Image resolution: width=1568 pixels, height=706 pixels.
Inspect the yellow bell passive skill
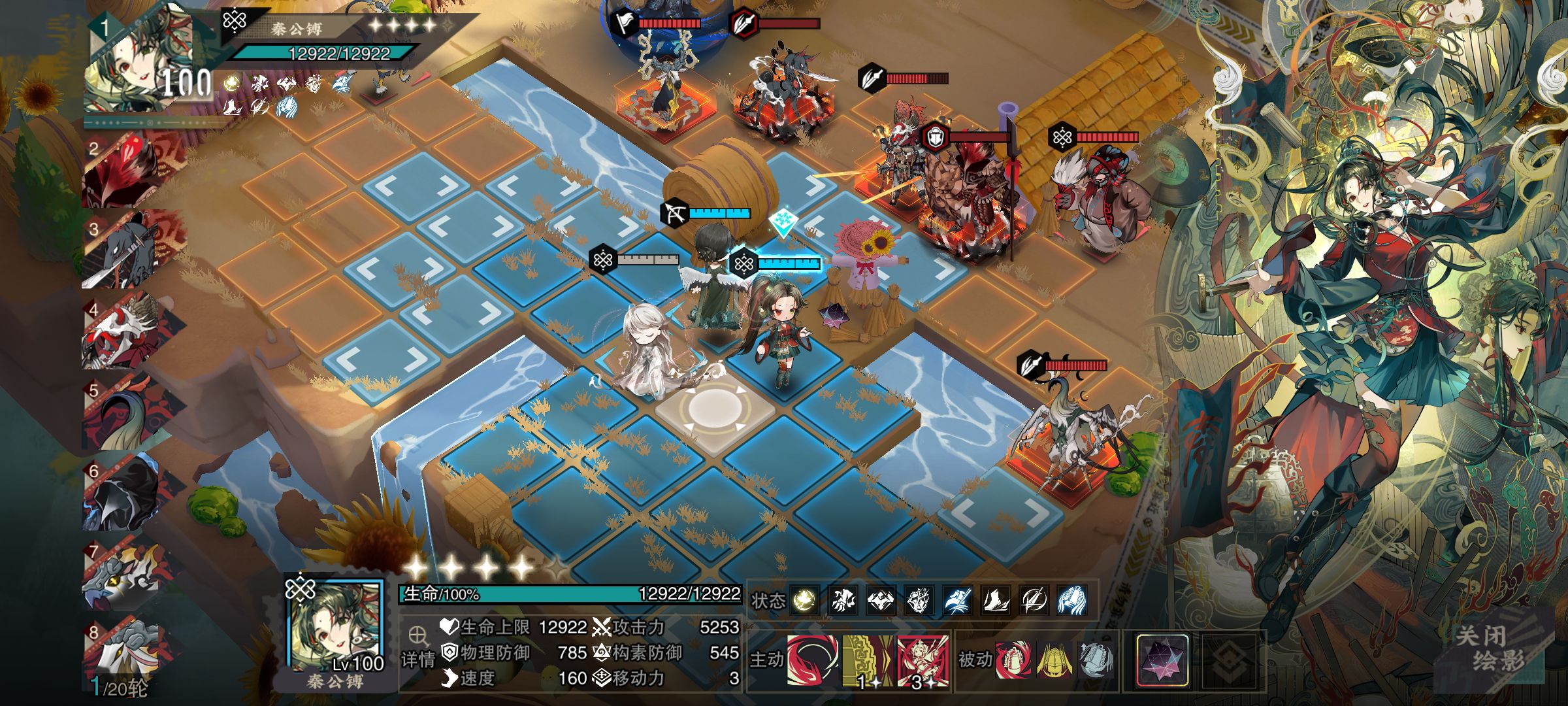click(1054, 659)
